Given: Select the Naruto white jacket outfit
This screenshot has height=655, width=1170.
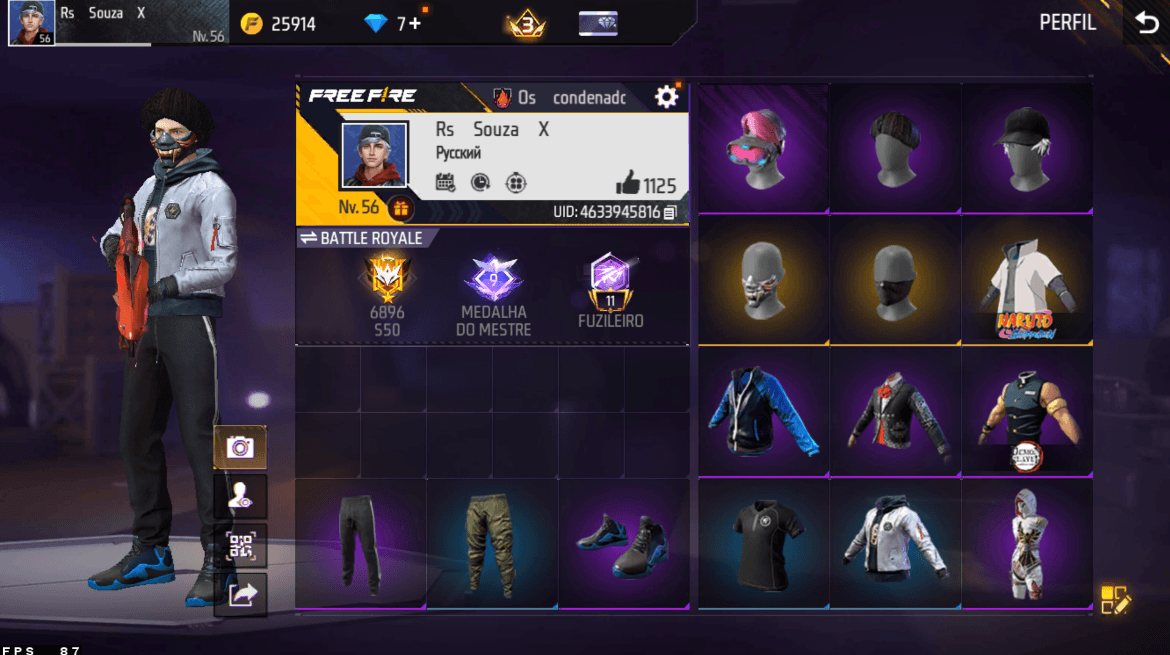Looking at the screenshot, I should tap(1026, 280).
